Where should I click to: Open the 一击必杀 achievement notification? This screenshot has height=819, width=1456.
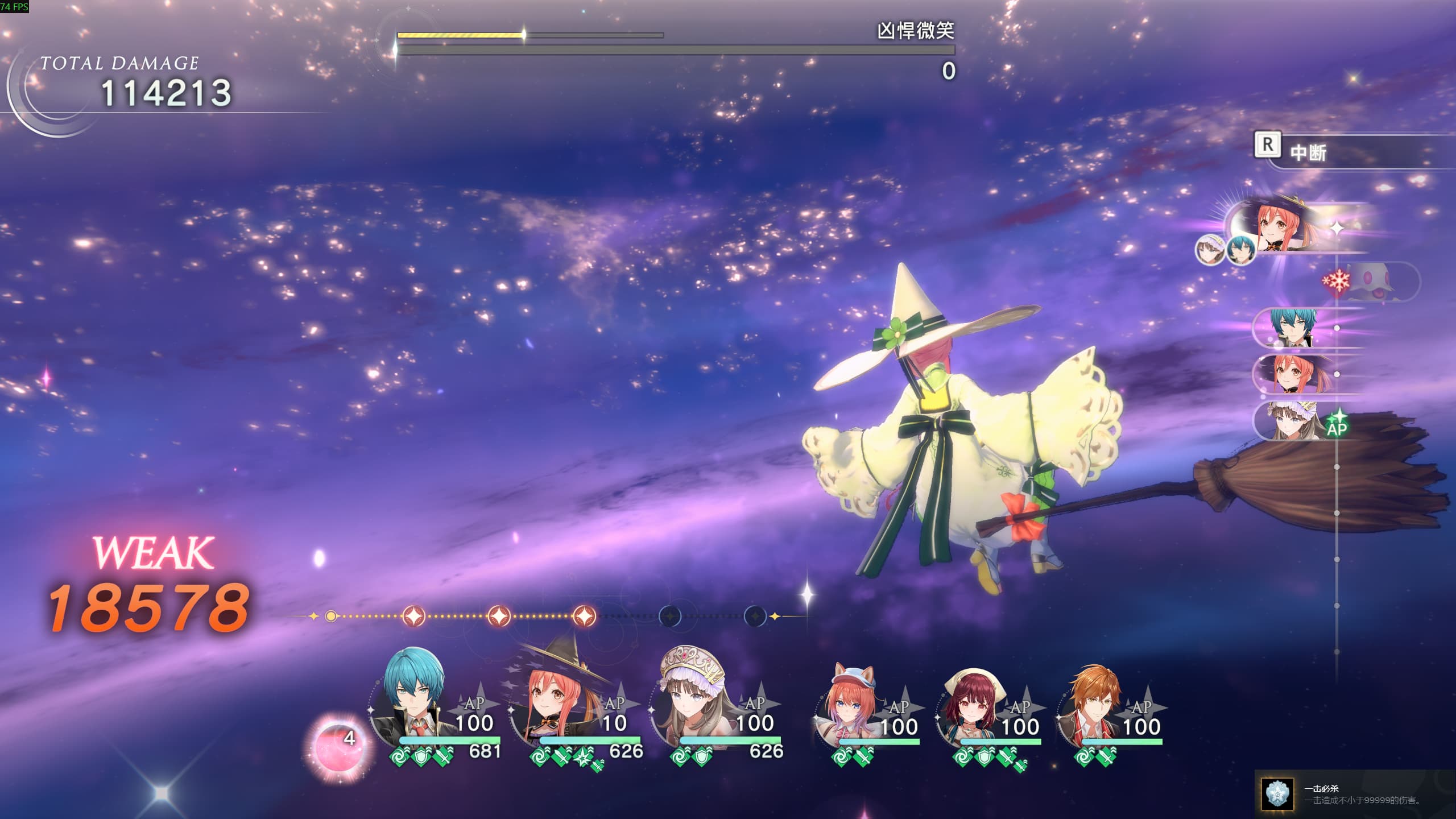[x=1354, y=794]
